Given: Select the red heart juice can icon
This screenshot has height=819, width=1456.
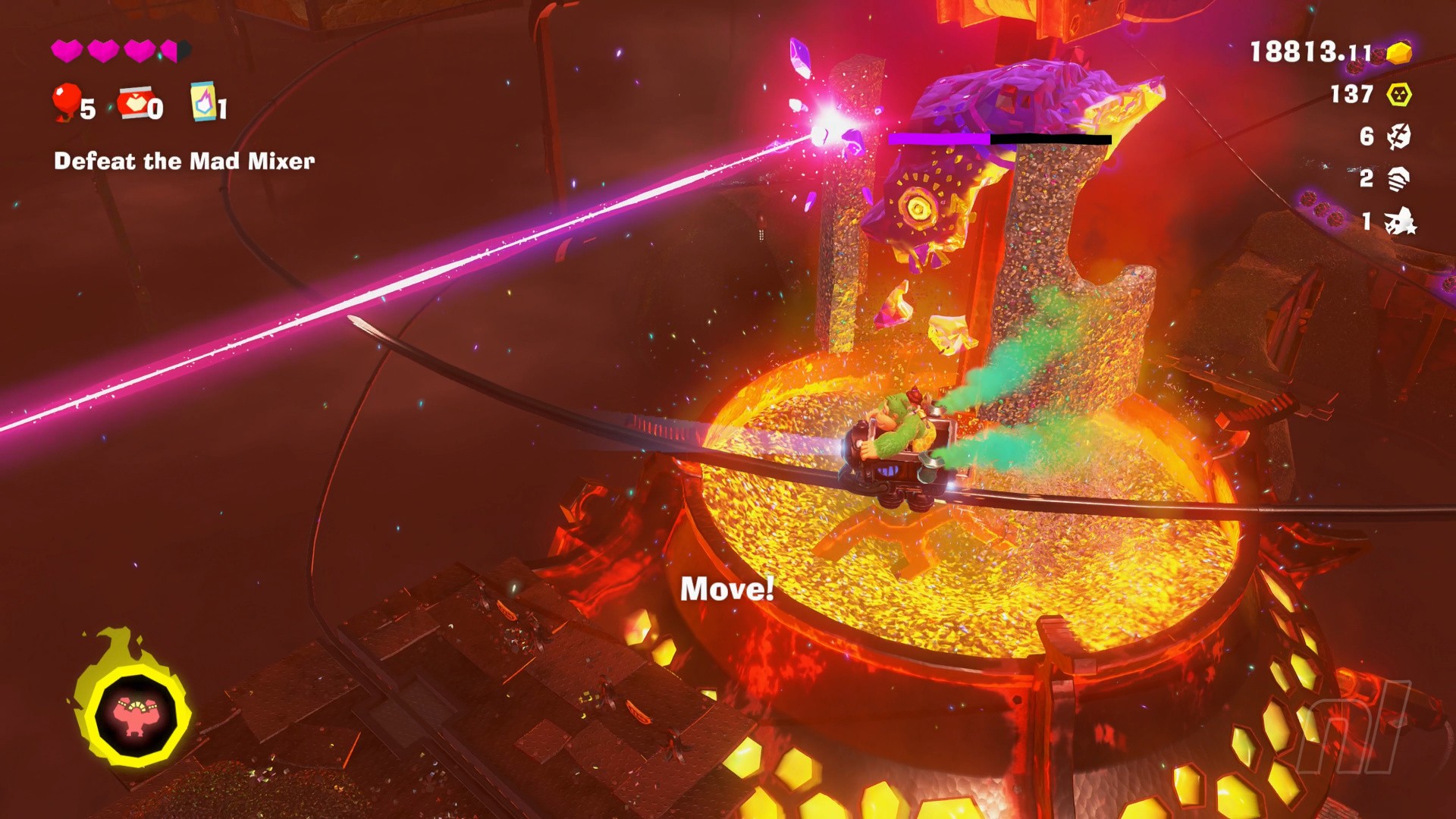Looking at the screenshot, I should (135, 102).
